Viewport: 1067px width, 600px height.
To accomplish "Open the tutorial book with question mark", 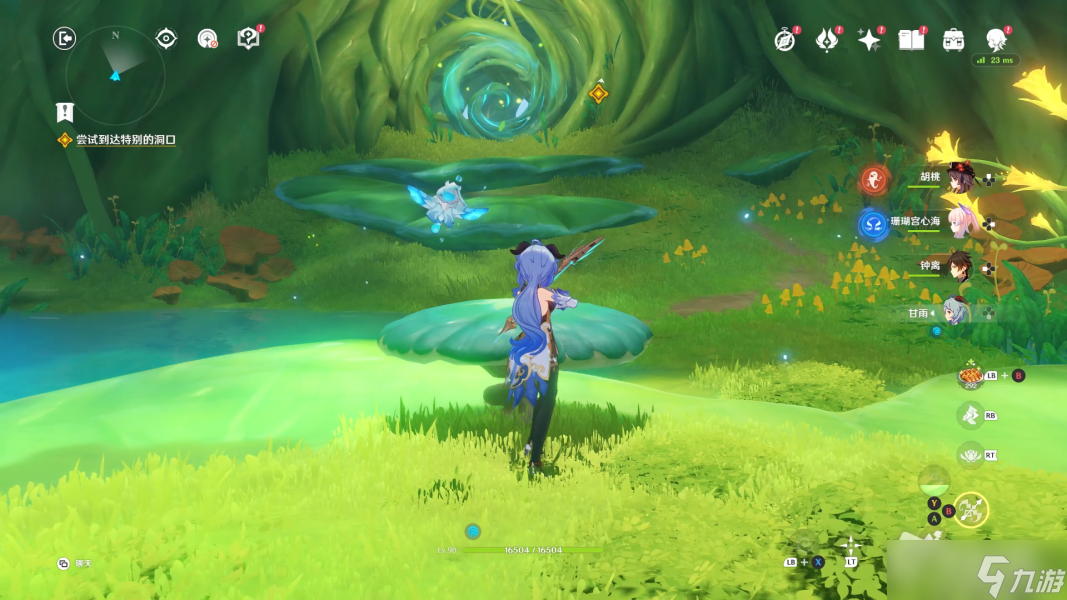I will pos(248,38).
